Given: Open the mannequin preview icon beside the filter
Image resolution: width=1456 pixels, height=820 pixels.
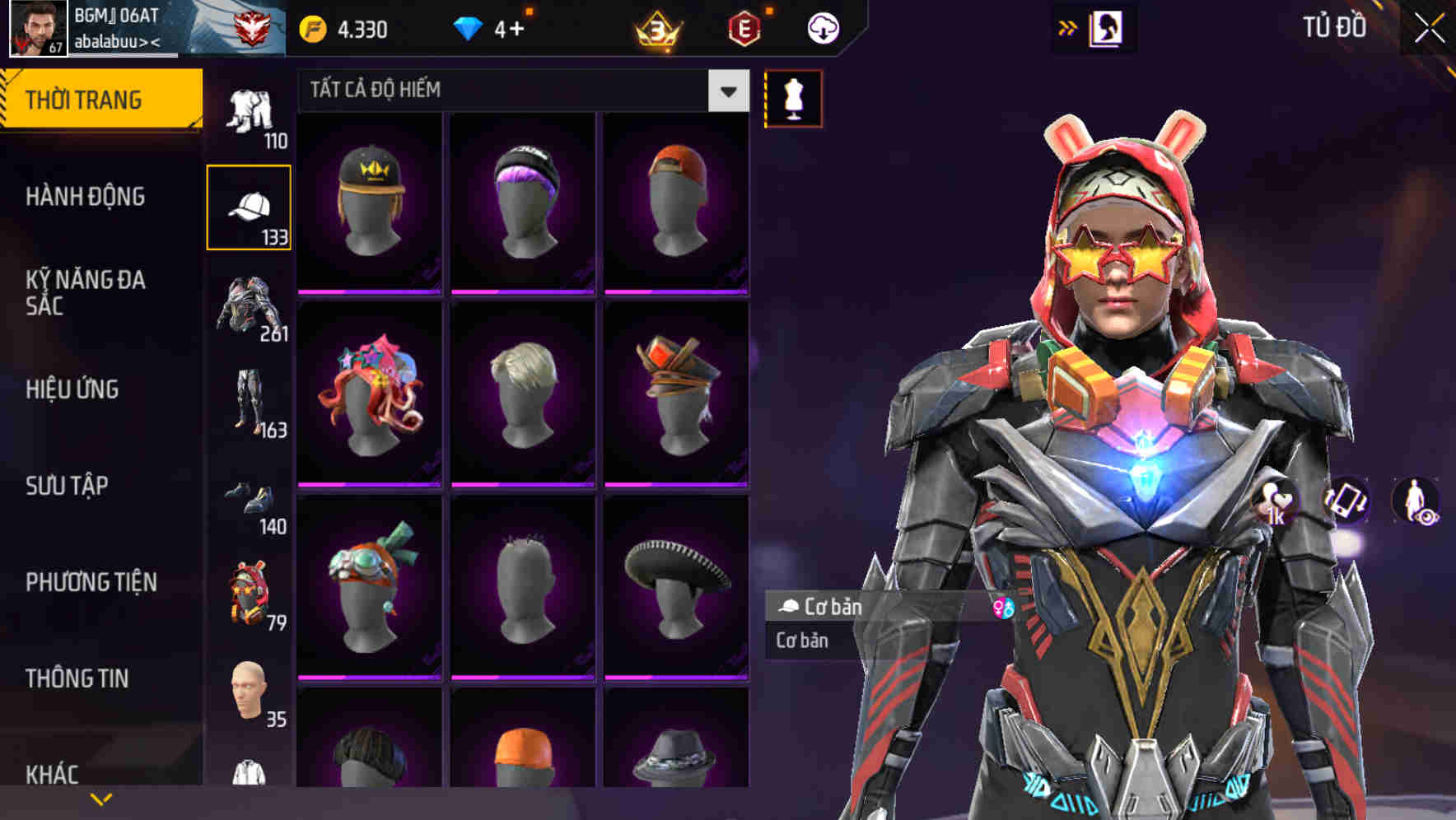Looking at the screenshot, I should [793, 98].
